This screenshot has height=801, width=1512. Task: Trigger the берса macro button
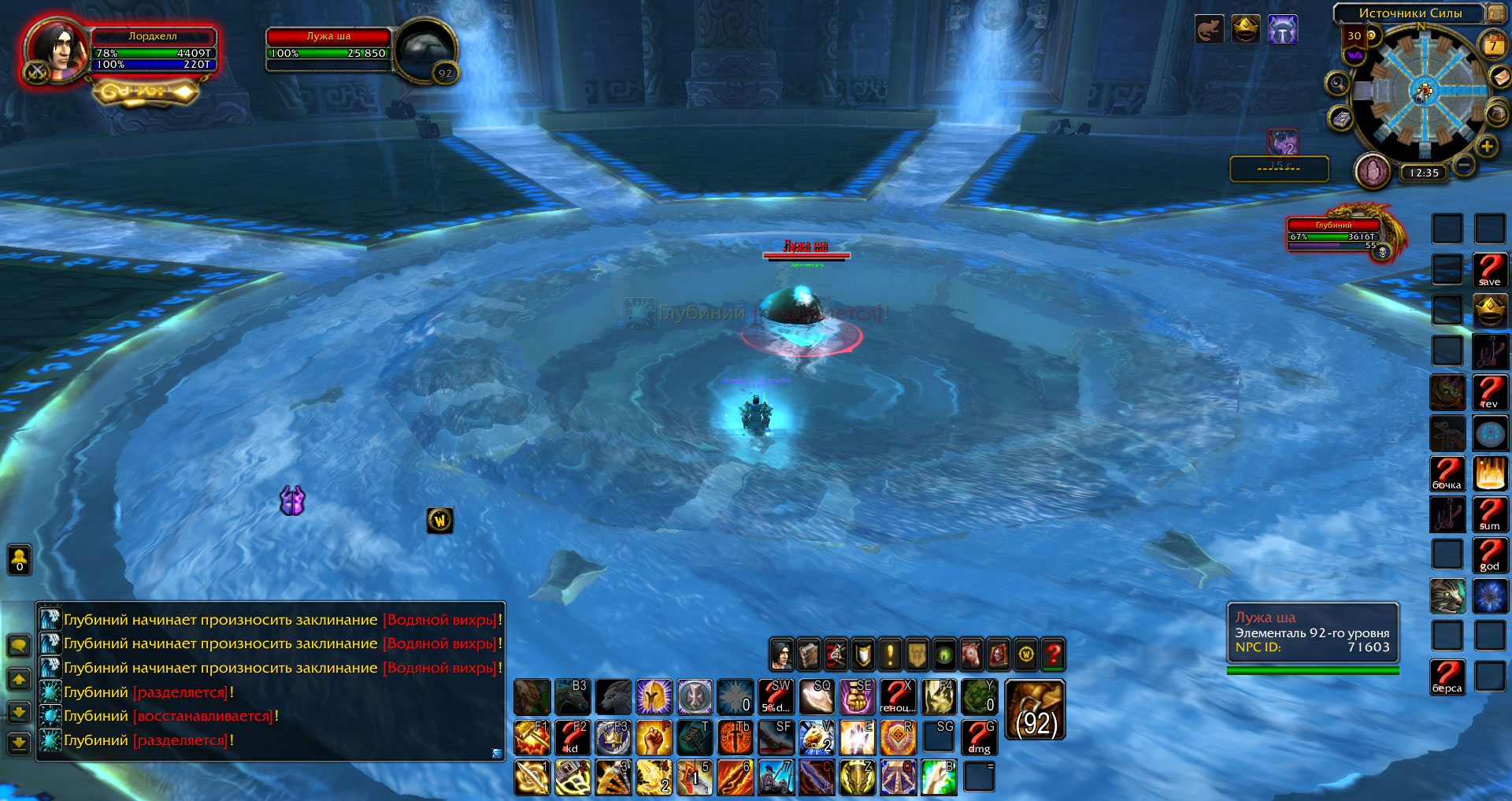[x=1447, y=677]
